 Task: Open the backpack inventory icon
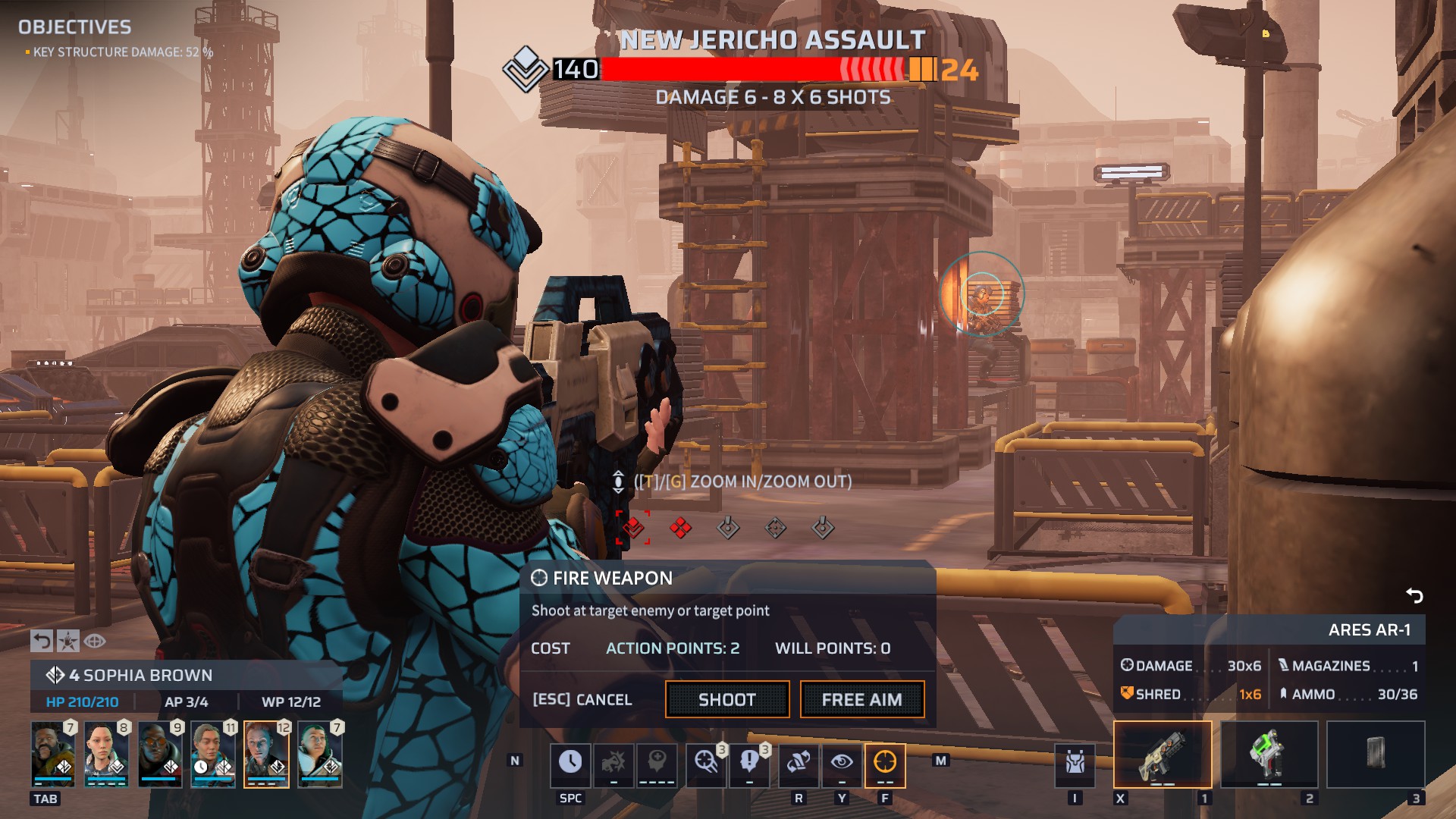click(1075, 762)
